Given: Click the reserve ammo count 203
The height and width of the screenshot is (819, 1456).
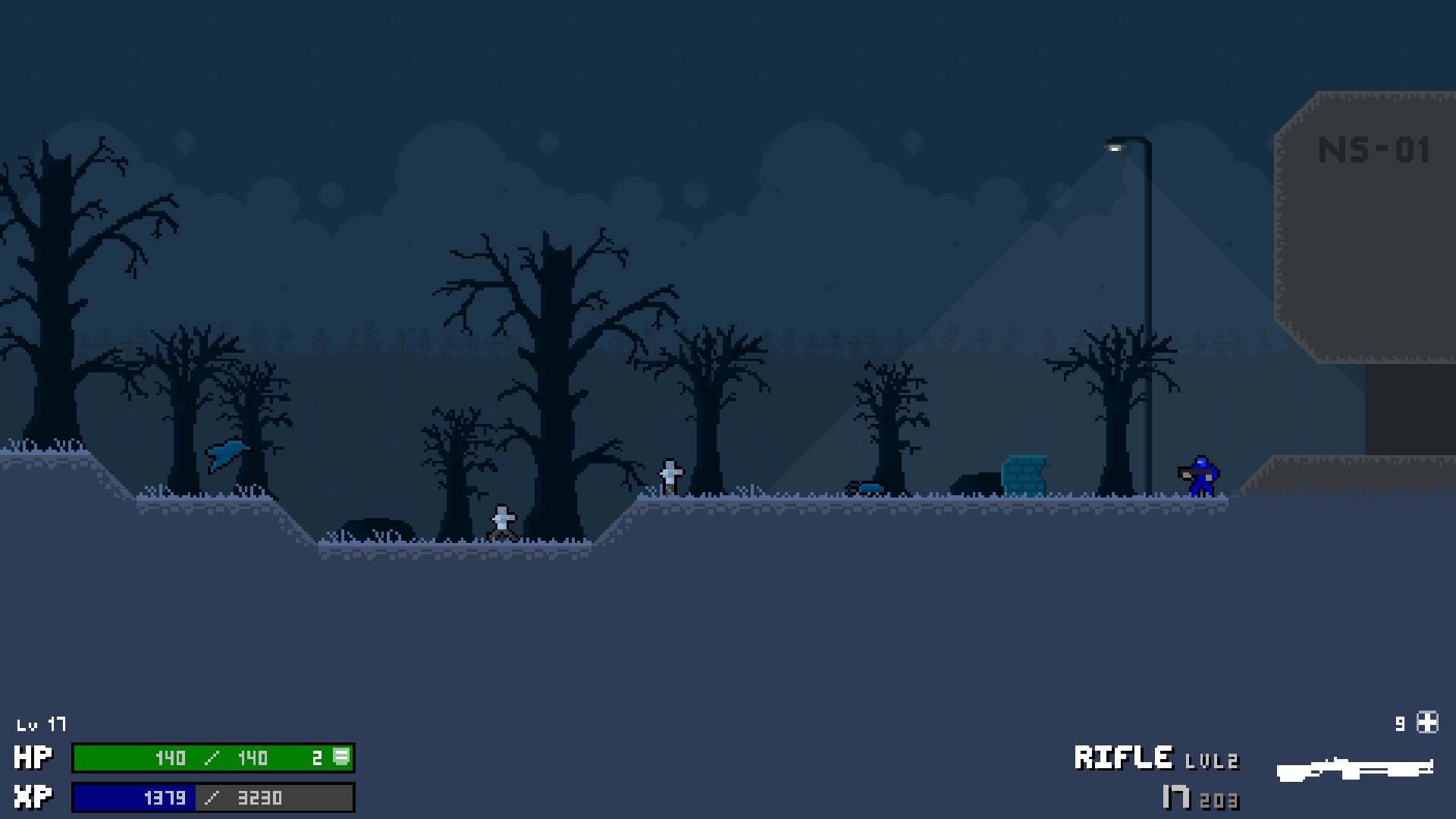Looking at the screenshot, I should [x=1222, y=800].
